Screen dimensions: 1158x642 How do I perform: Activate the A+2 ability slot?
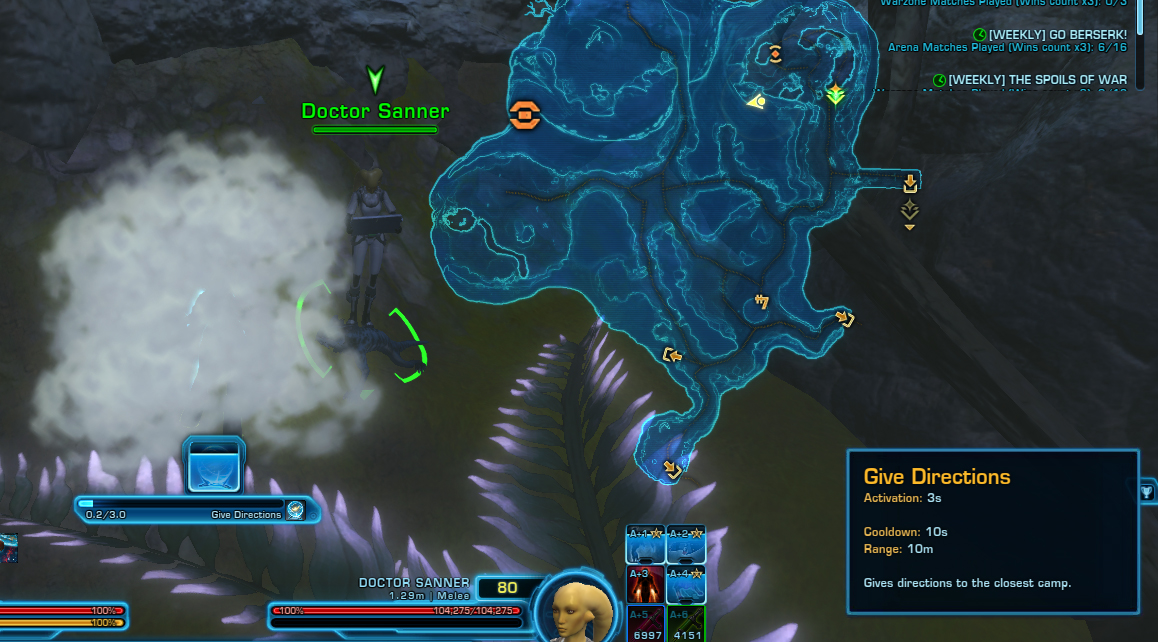coord(686,545)
